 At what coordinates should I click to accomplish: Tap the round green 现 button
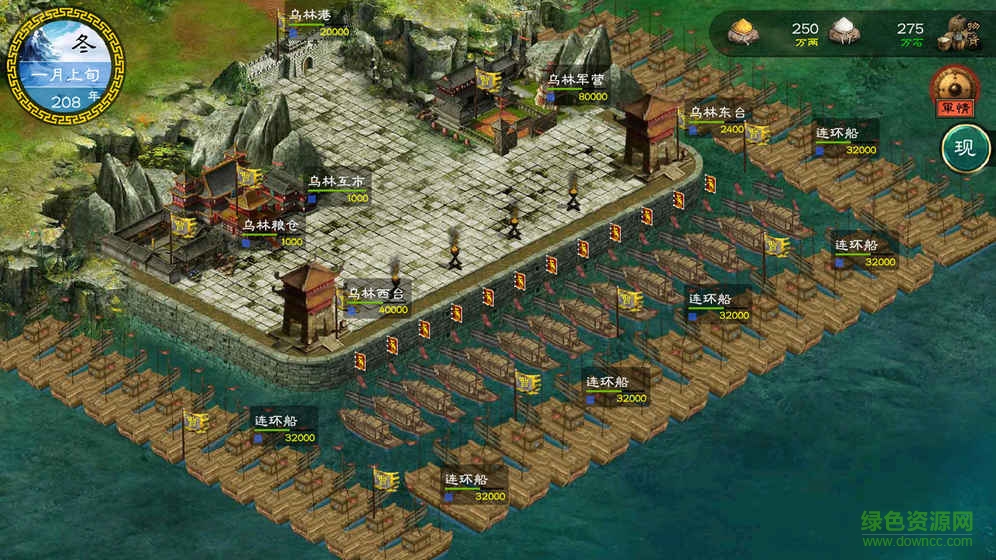point(963,150)
